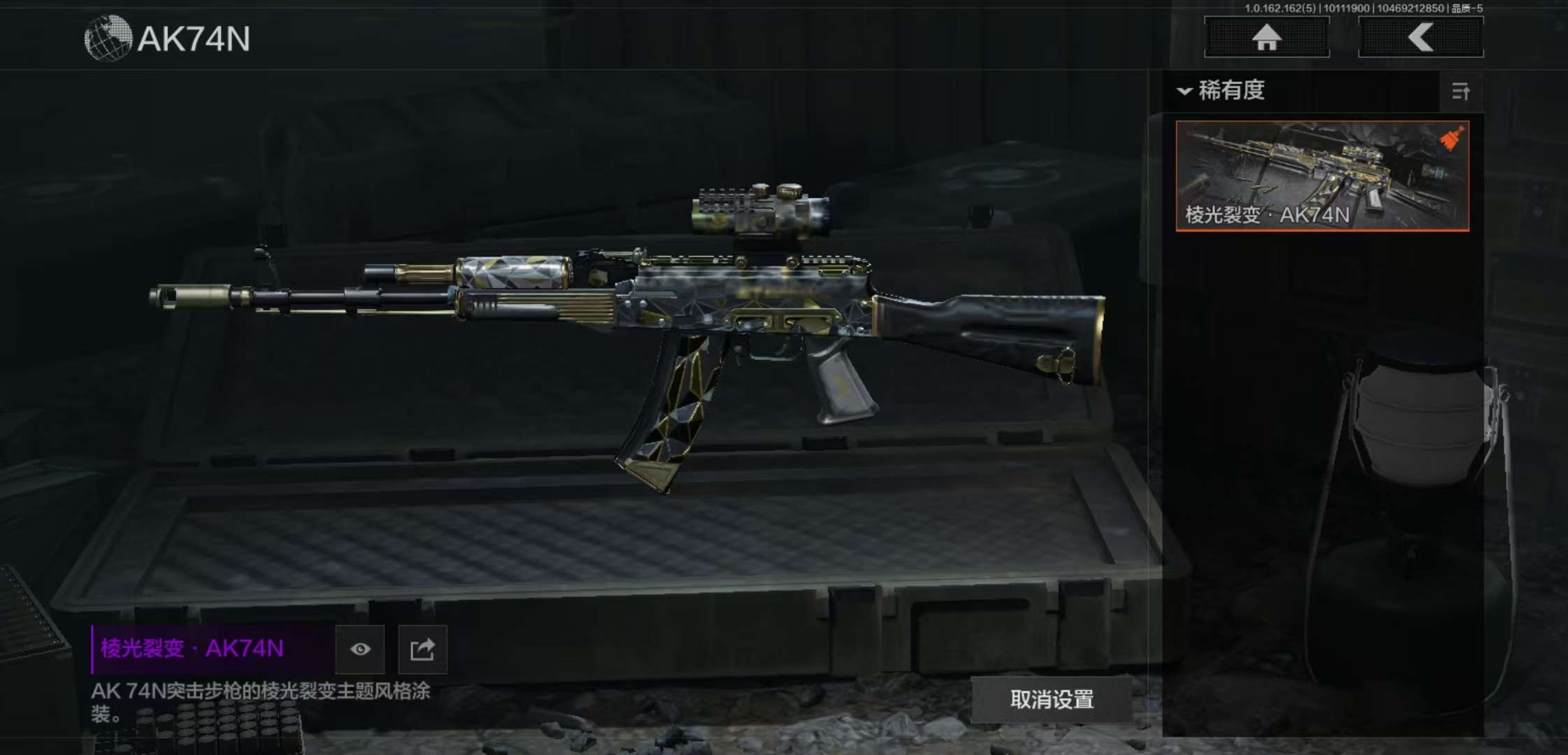Viewport: 1568px width, 755px height.
Task: Select the 棱光裂变 · AK74N skin thumbnail
Action: (x=1322, y=175)
